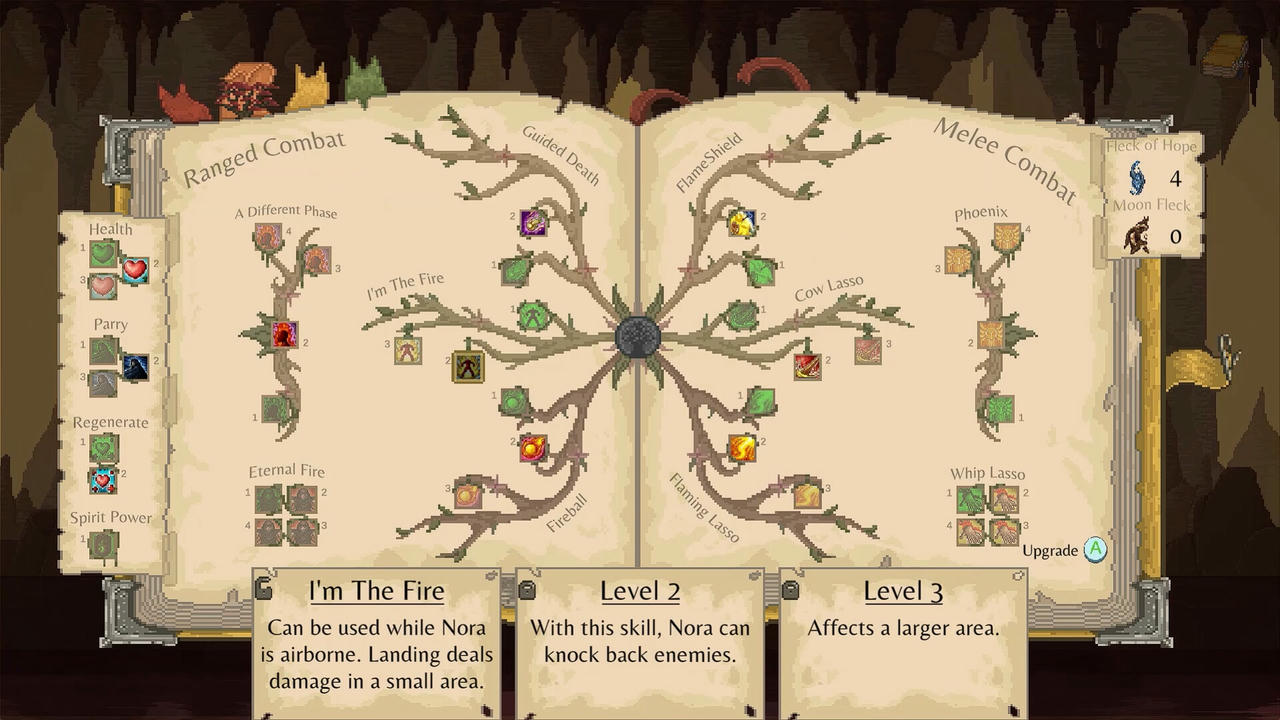Select the Health level 3 pink heart
The width and height of the screenshot is (1280, 720).
(103, 287)
